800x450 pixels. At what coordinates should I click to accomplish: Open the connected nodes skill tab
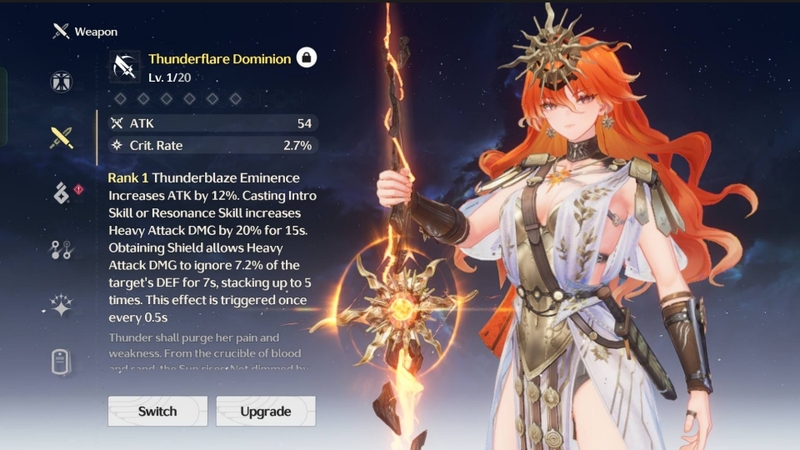point(61,250)
